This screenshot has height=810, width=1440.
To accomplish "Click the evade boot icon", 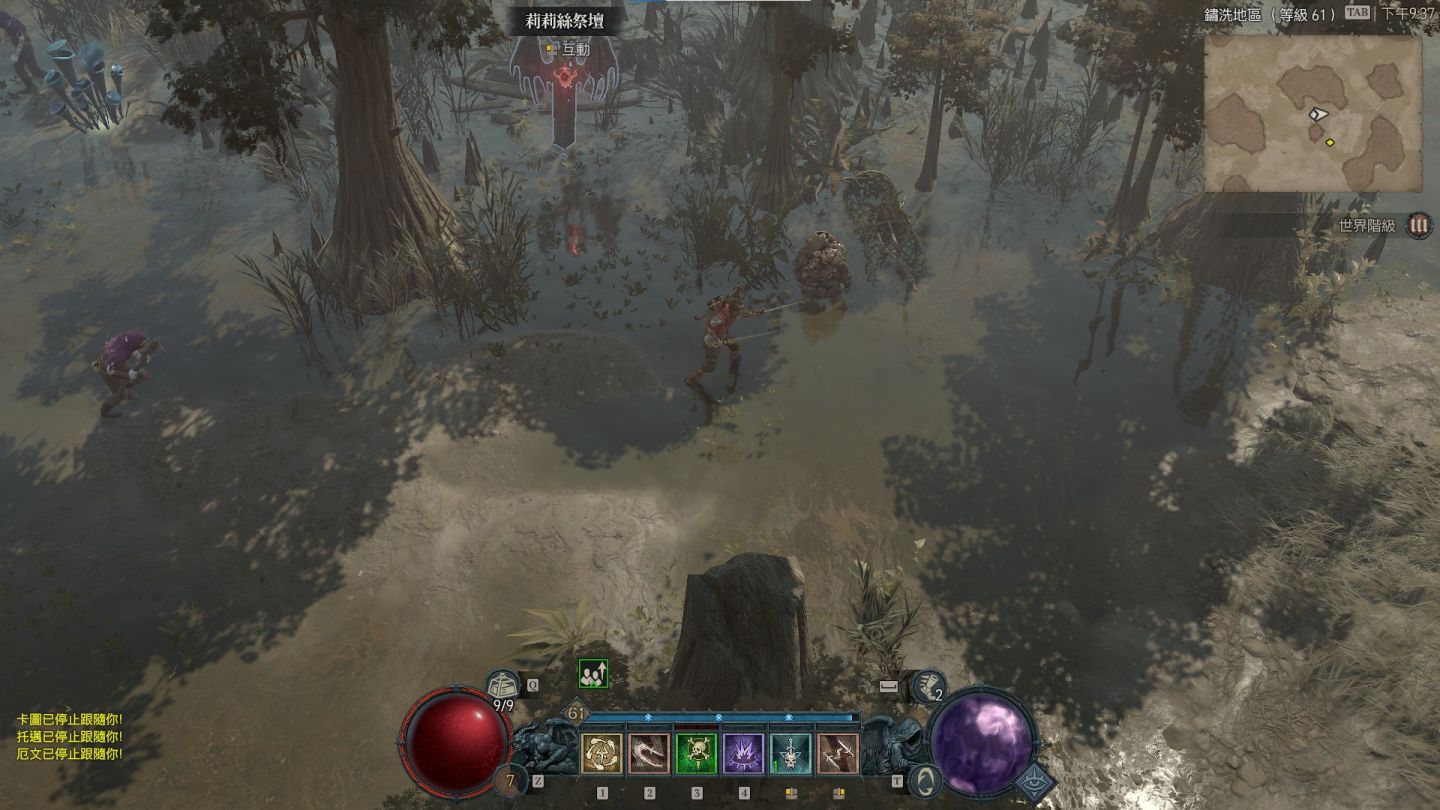I will point(928,687).
